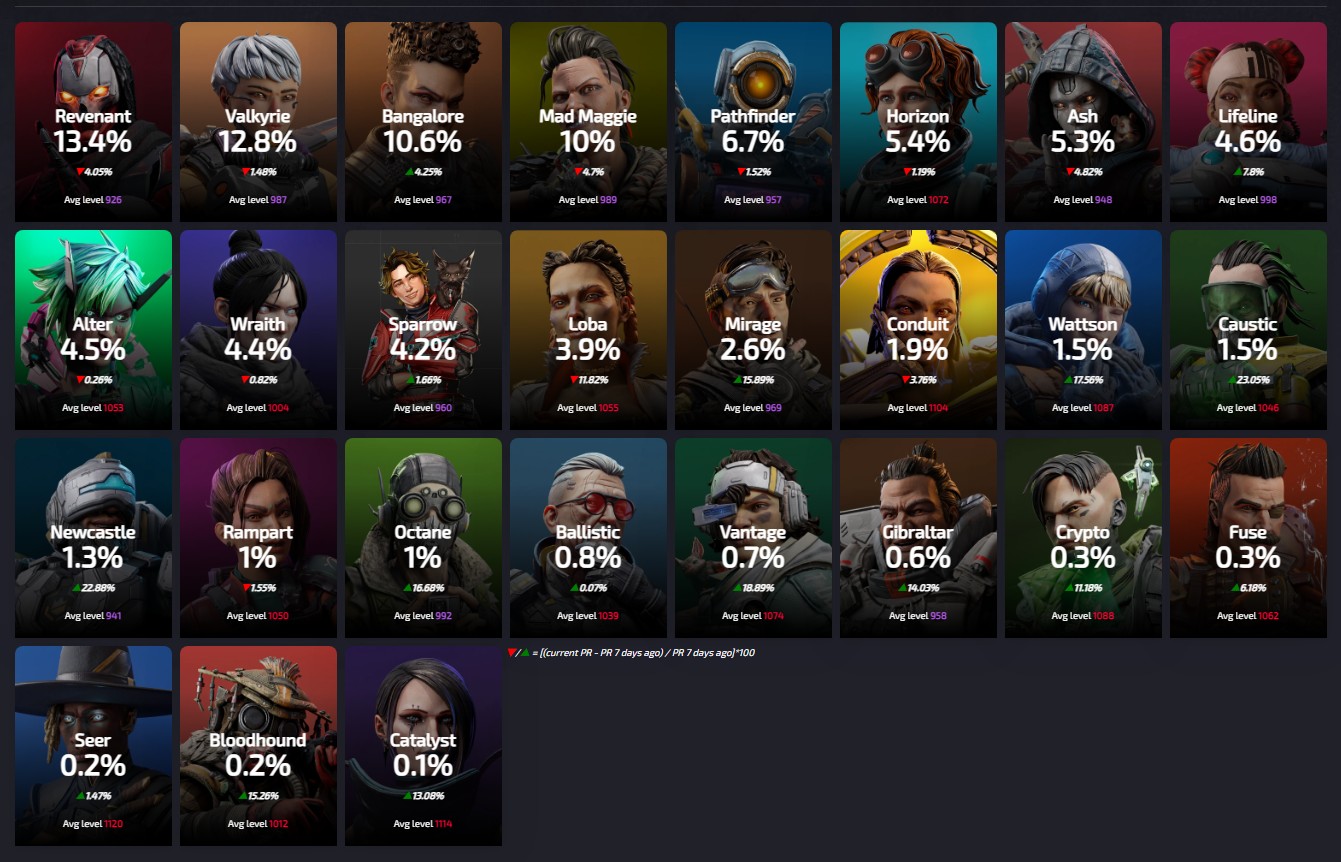Select the Conduit legend tile
Viewport: 1341px width, 862px height.
tap(918, 330)
